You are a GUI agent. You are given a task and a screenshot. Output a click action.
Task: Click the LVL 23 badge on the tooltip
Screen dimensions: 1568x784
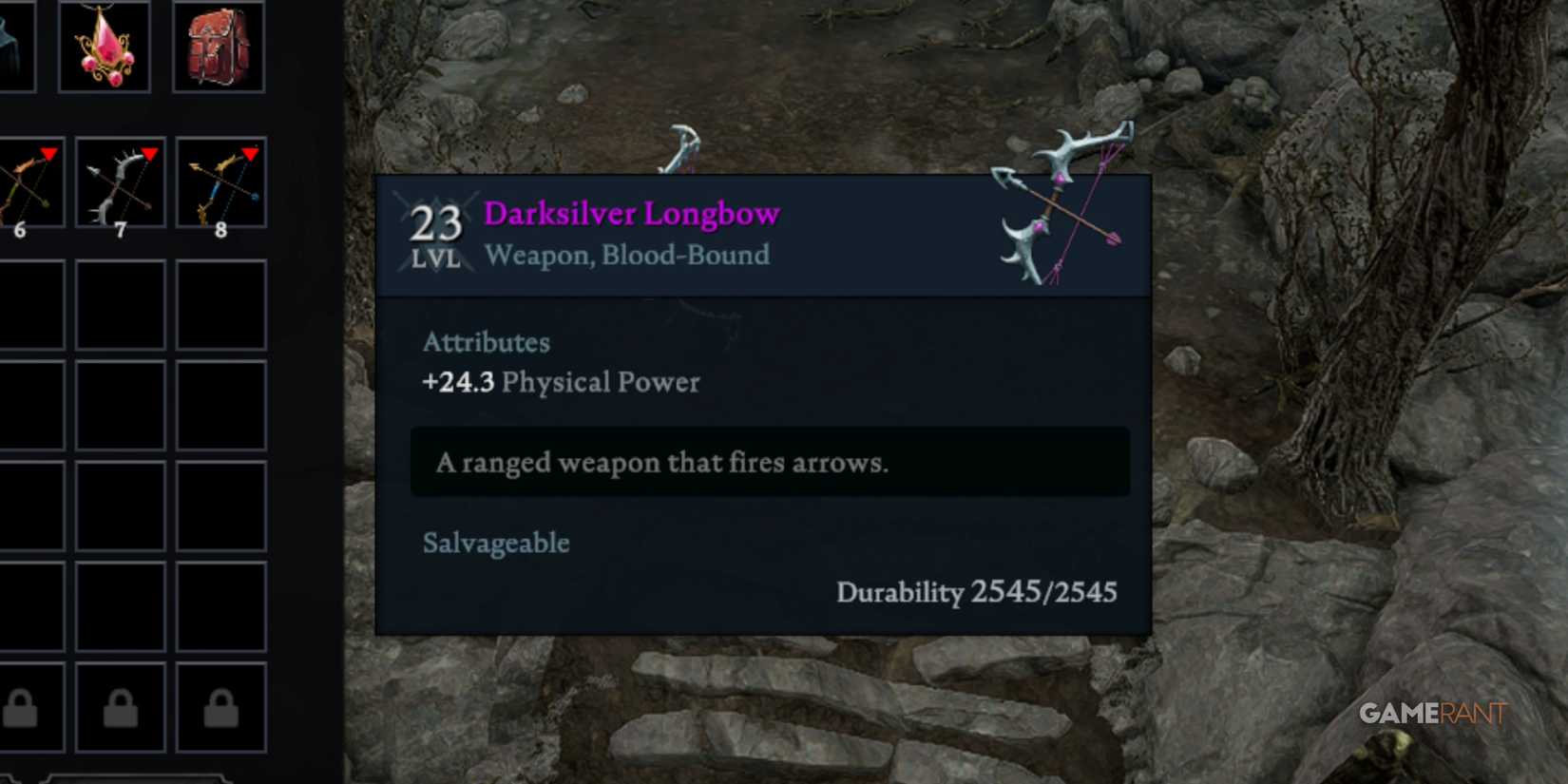pyautogui.click(x=435, y=234)
